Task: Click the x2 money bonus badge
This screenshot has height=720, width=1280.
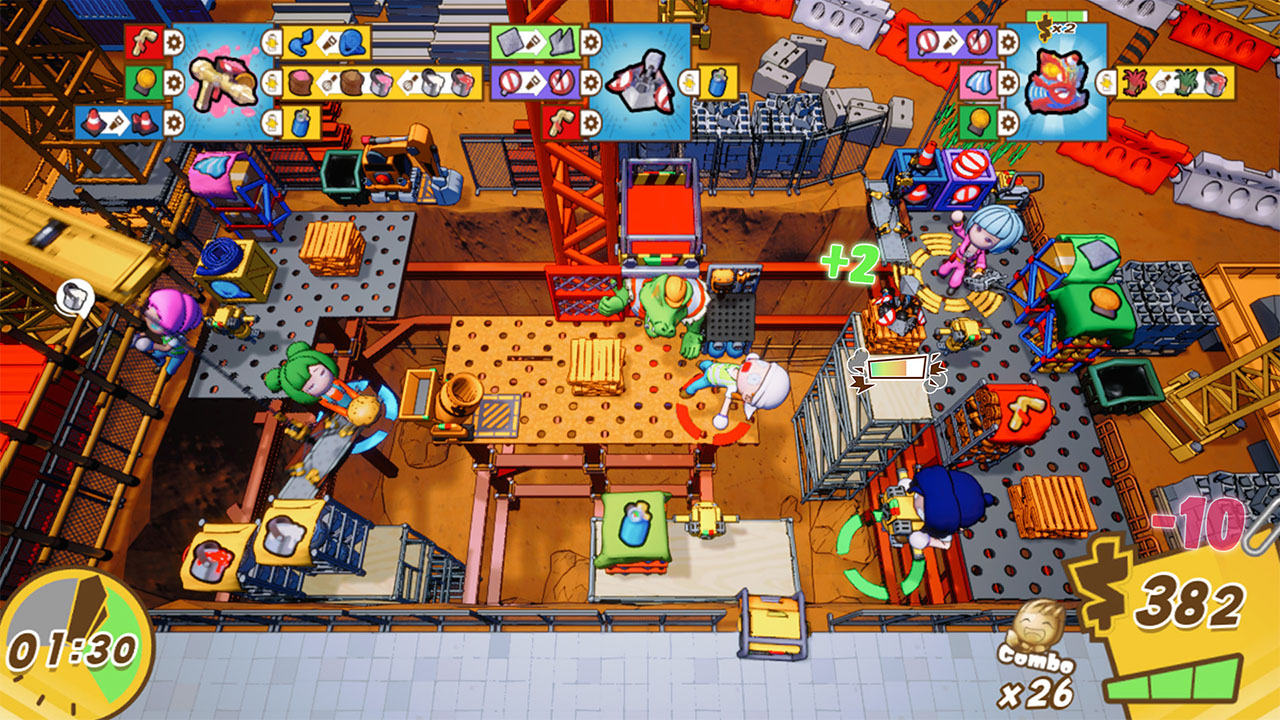Action: pyautogui.click(x=1058, y=28)
